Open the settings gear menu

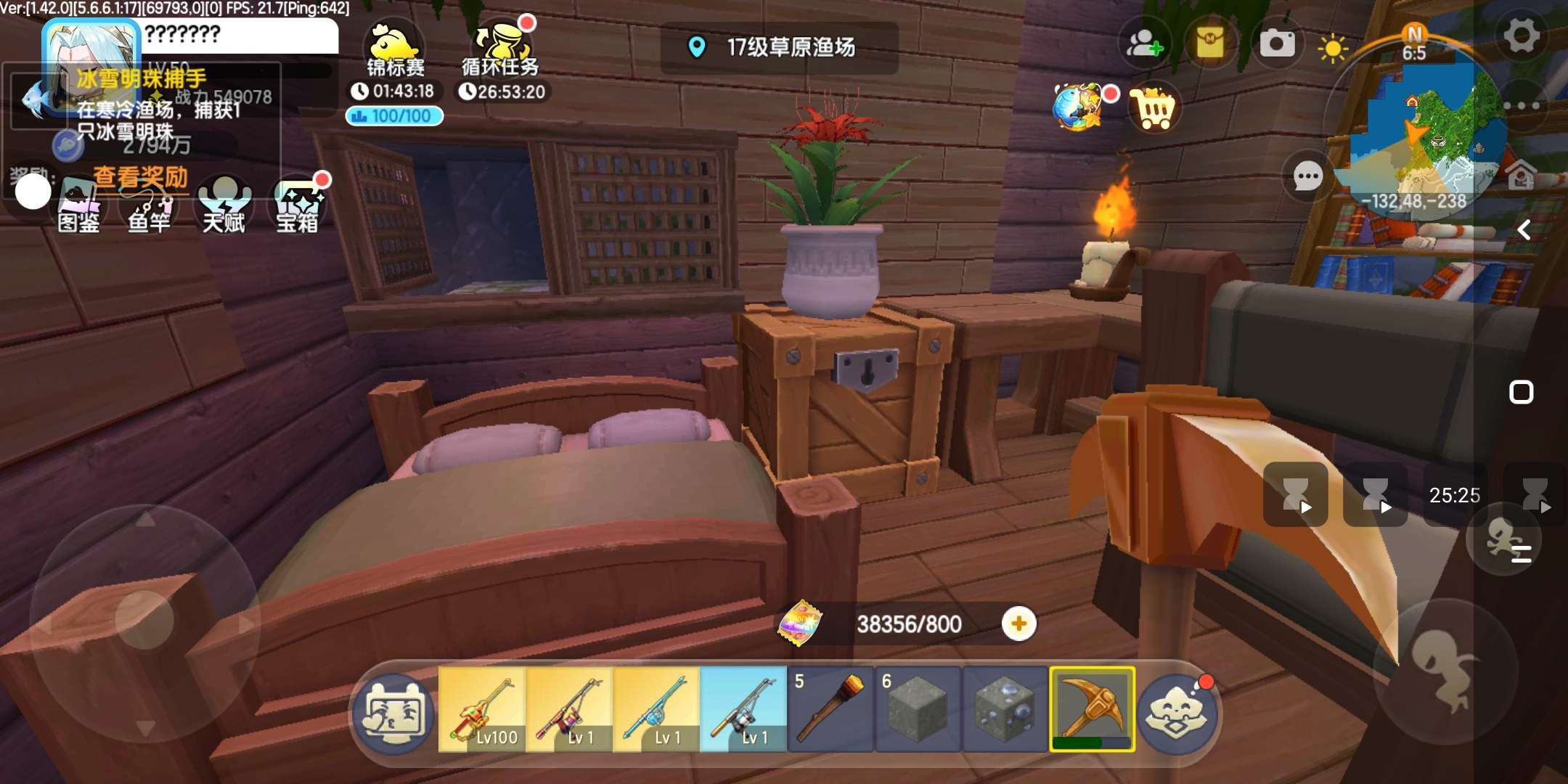(1521, 36)
